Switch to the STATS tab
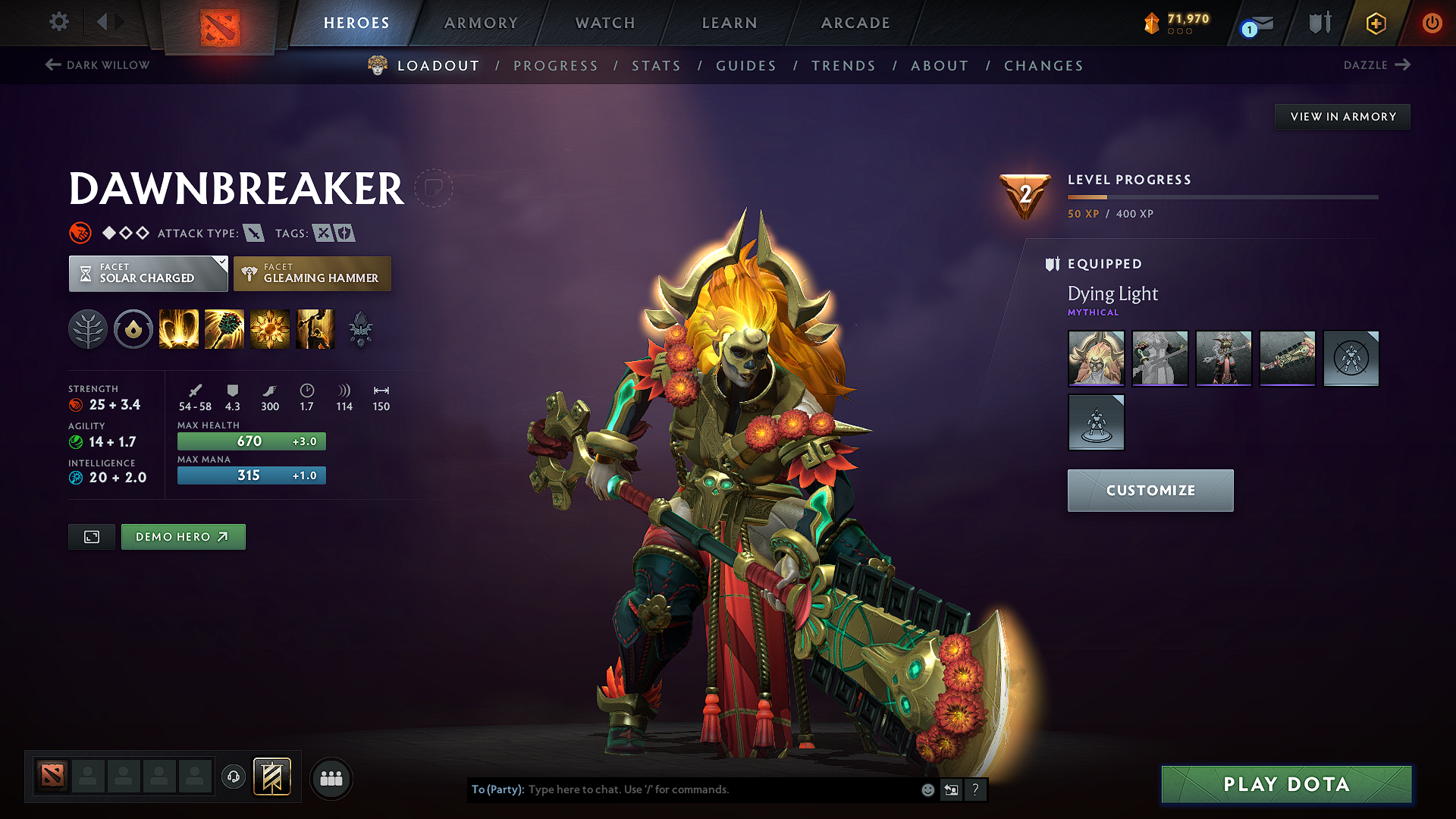Viewport: 1456px width, 819px height. (656, 66)
